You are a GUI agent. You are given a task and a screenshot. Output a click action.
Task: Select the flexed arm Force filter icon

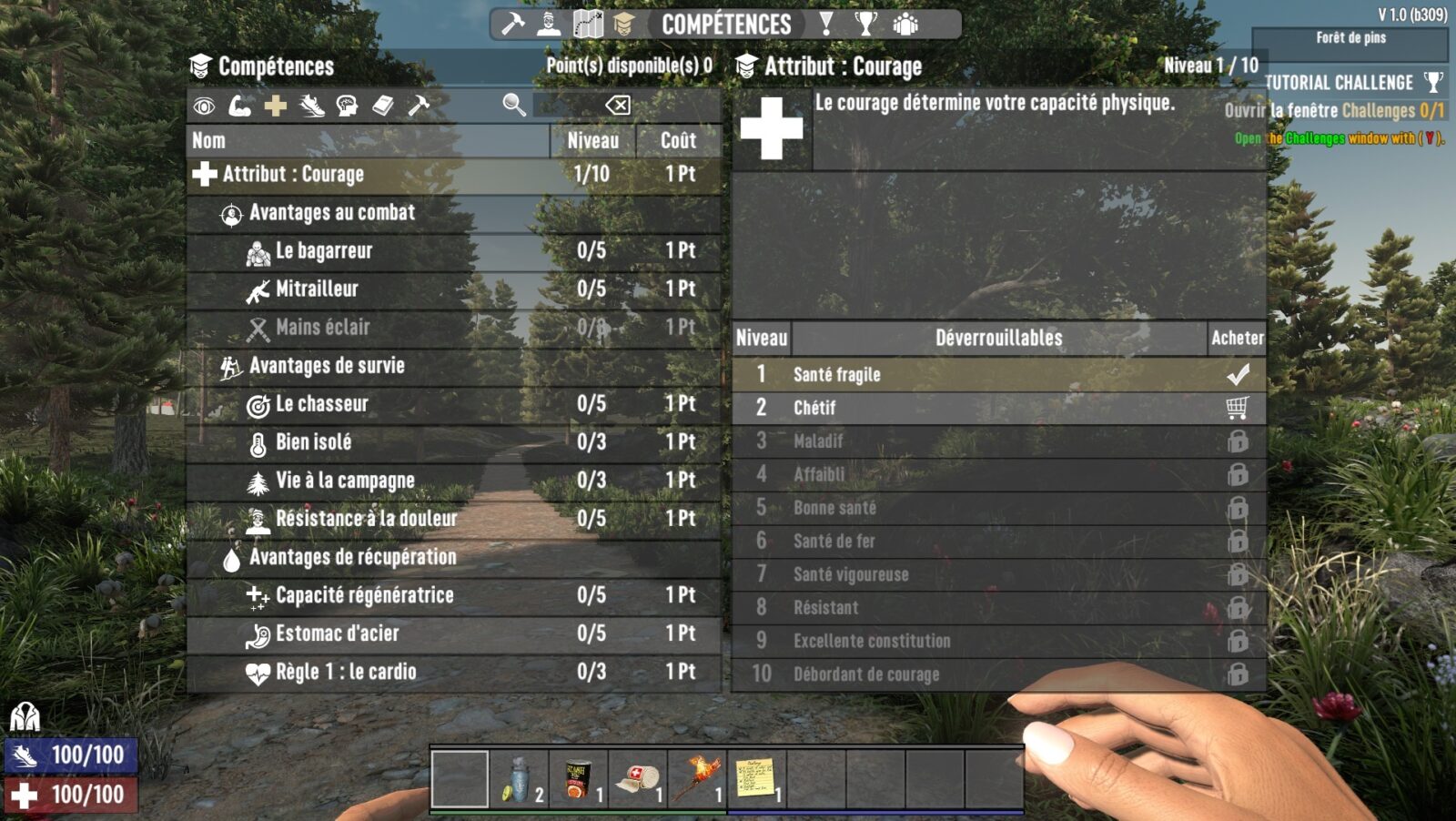(x=239, y=106)
